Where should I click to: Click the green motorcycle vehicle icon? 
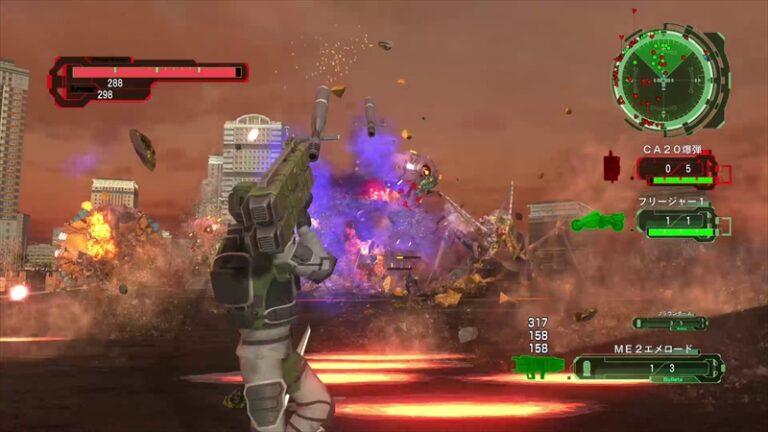tap(597, 221)
